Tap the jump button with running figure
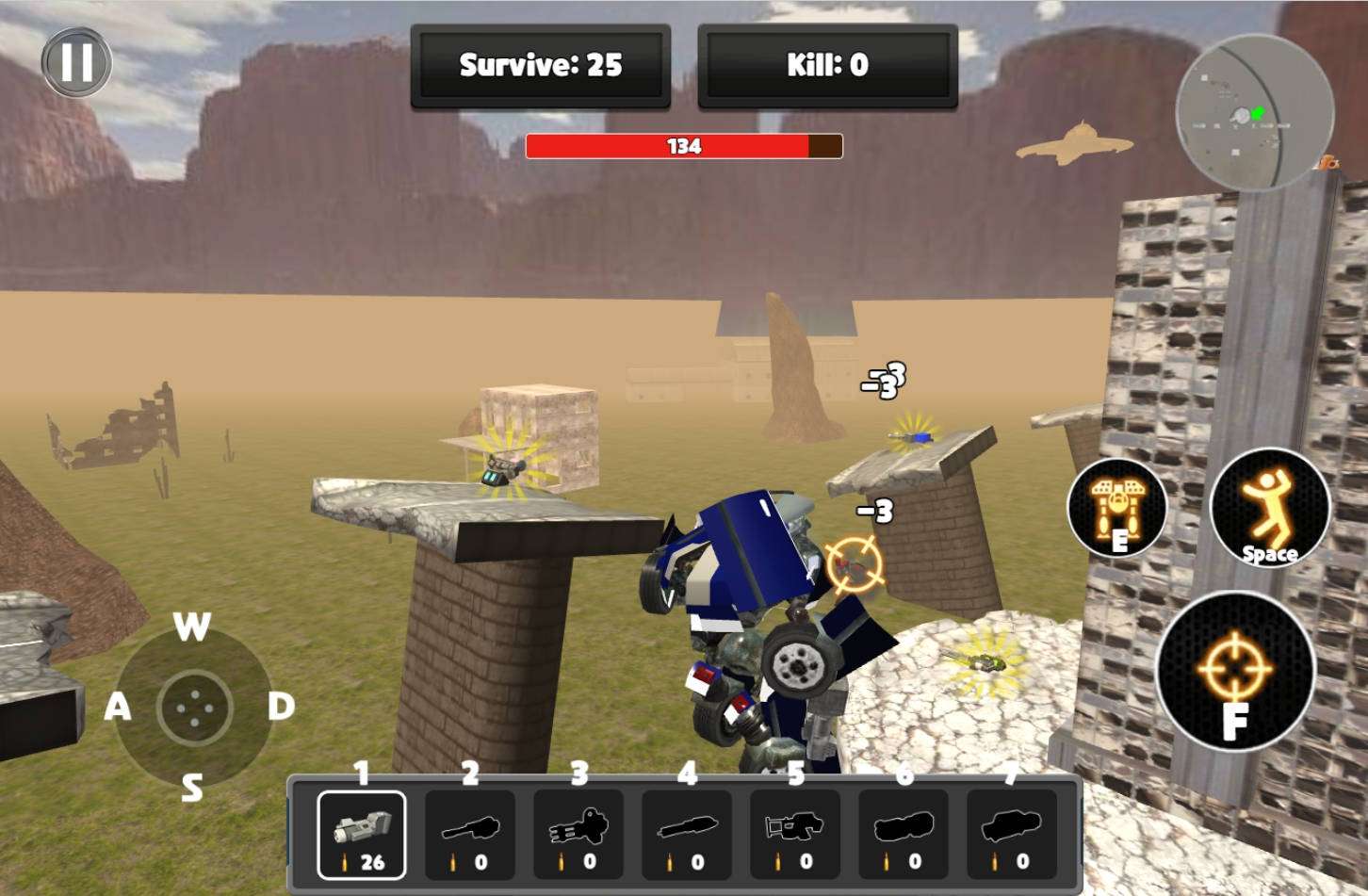1368x896 pixels. [1269, 509]
